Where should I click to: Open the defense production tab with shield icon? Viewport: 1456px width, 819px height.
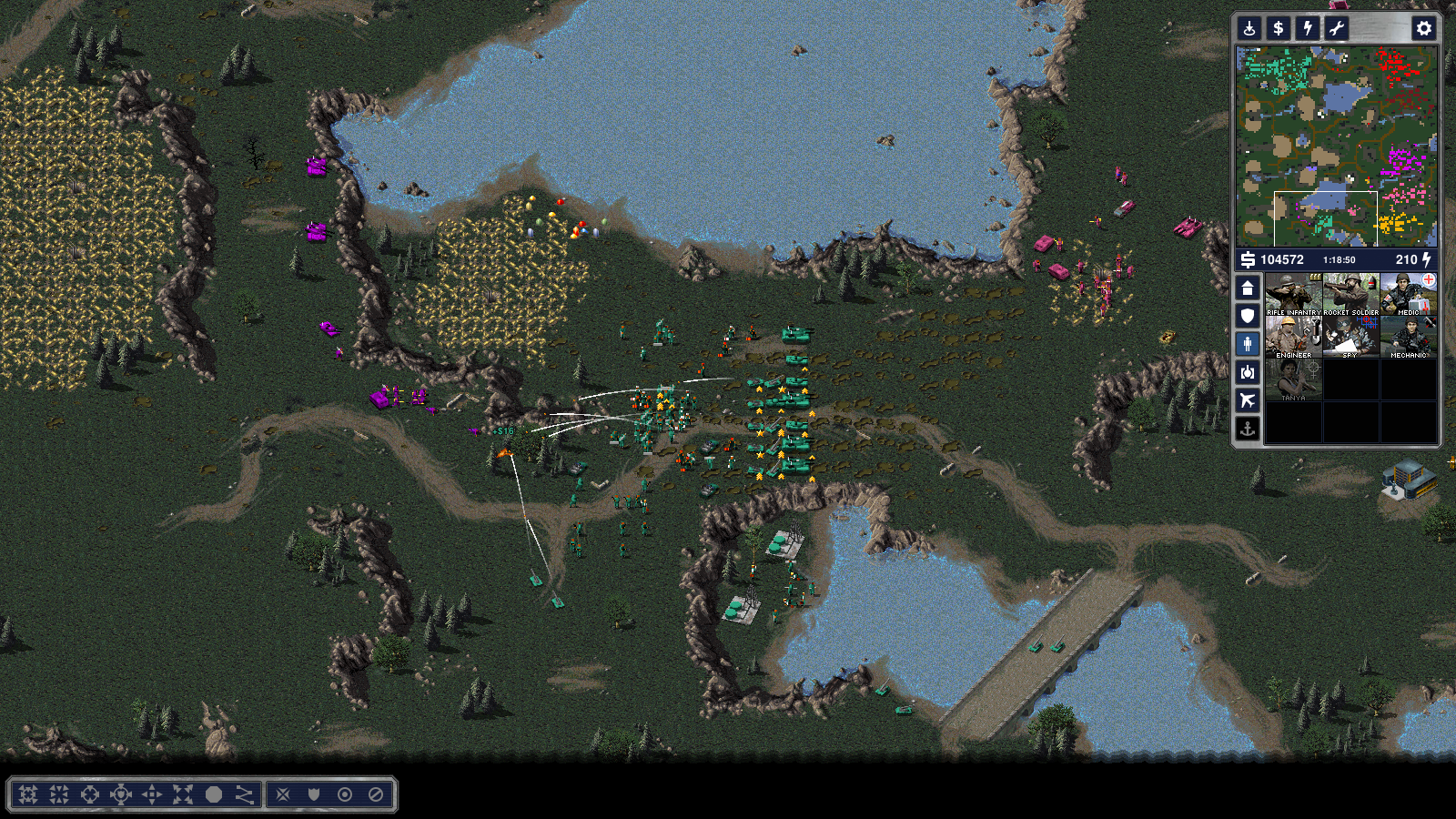[1248, 316]
